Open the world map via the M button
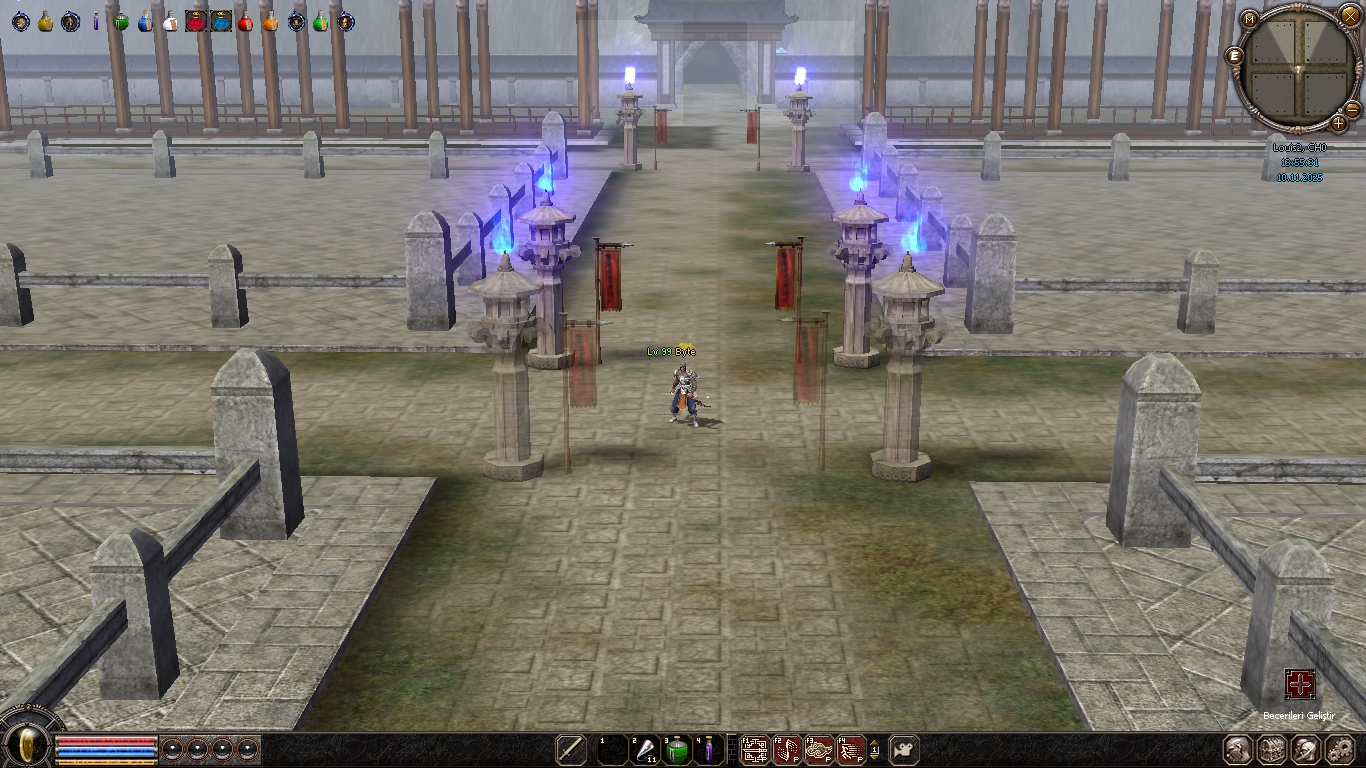This screenshot has width=1366, height=768. tap(1250, 19)
